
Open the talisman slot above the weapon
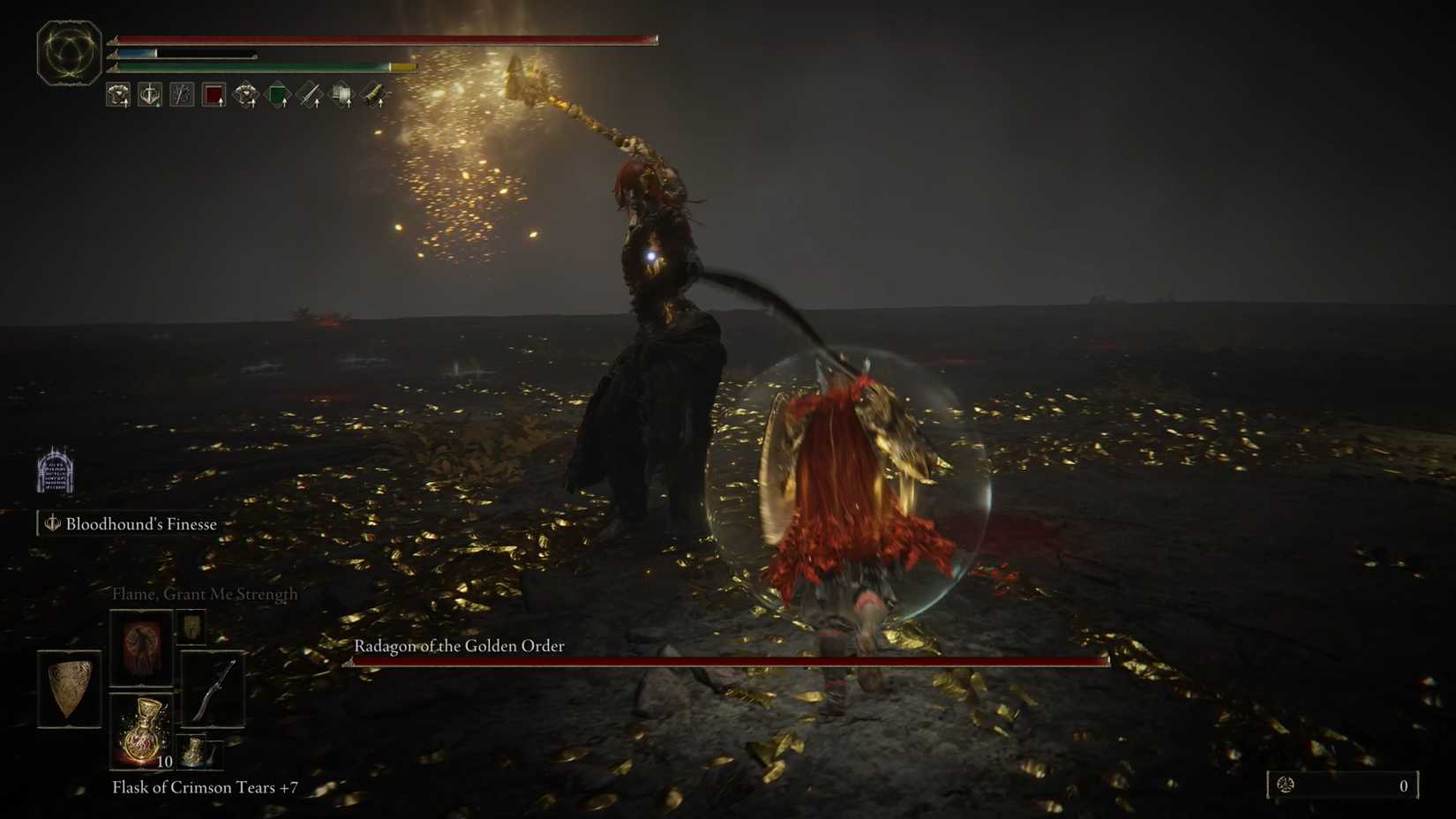click(x=192, y=628)
